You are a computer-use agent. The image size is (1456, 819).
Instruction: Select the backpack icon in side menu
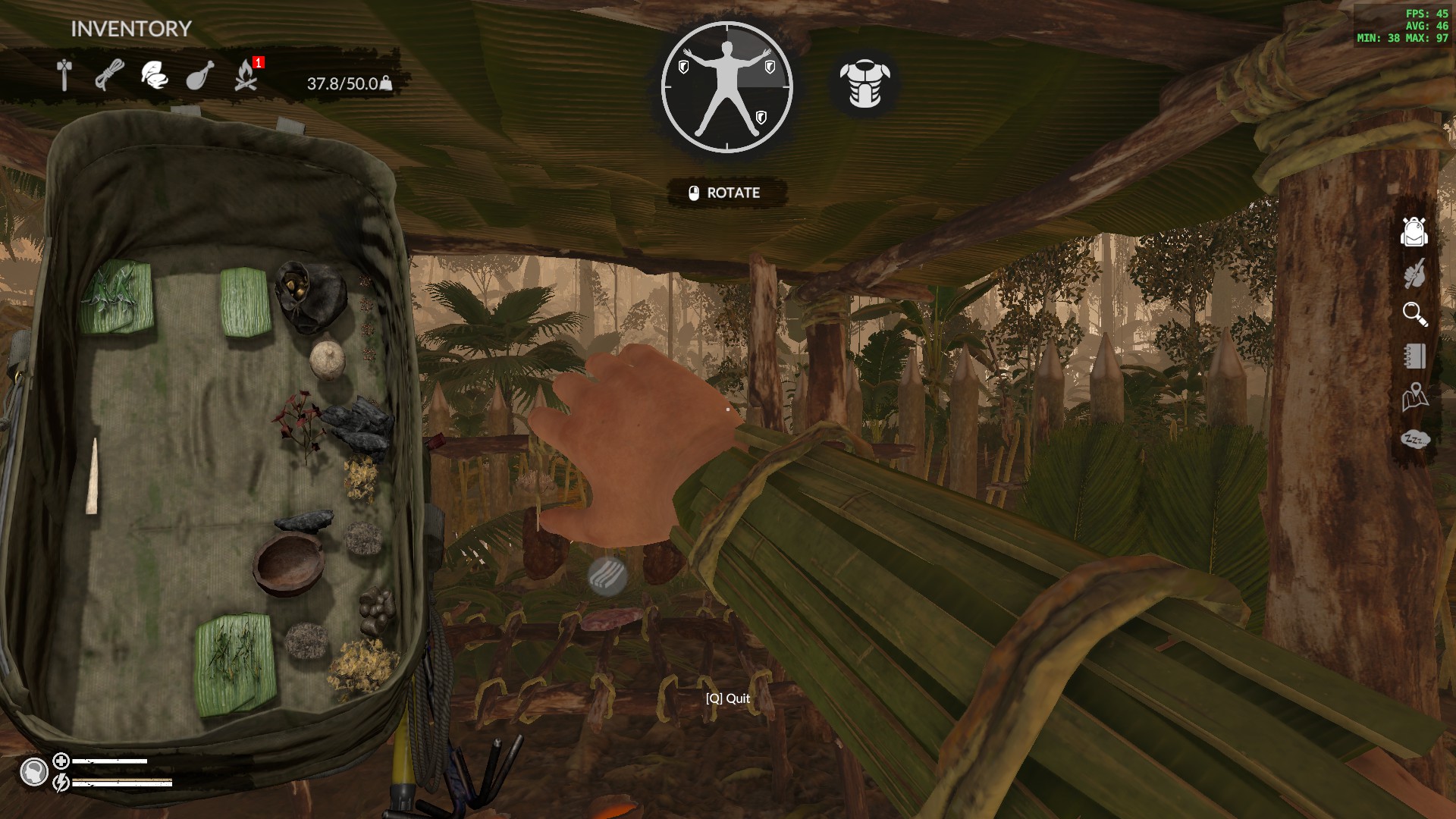point(1414,232)
